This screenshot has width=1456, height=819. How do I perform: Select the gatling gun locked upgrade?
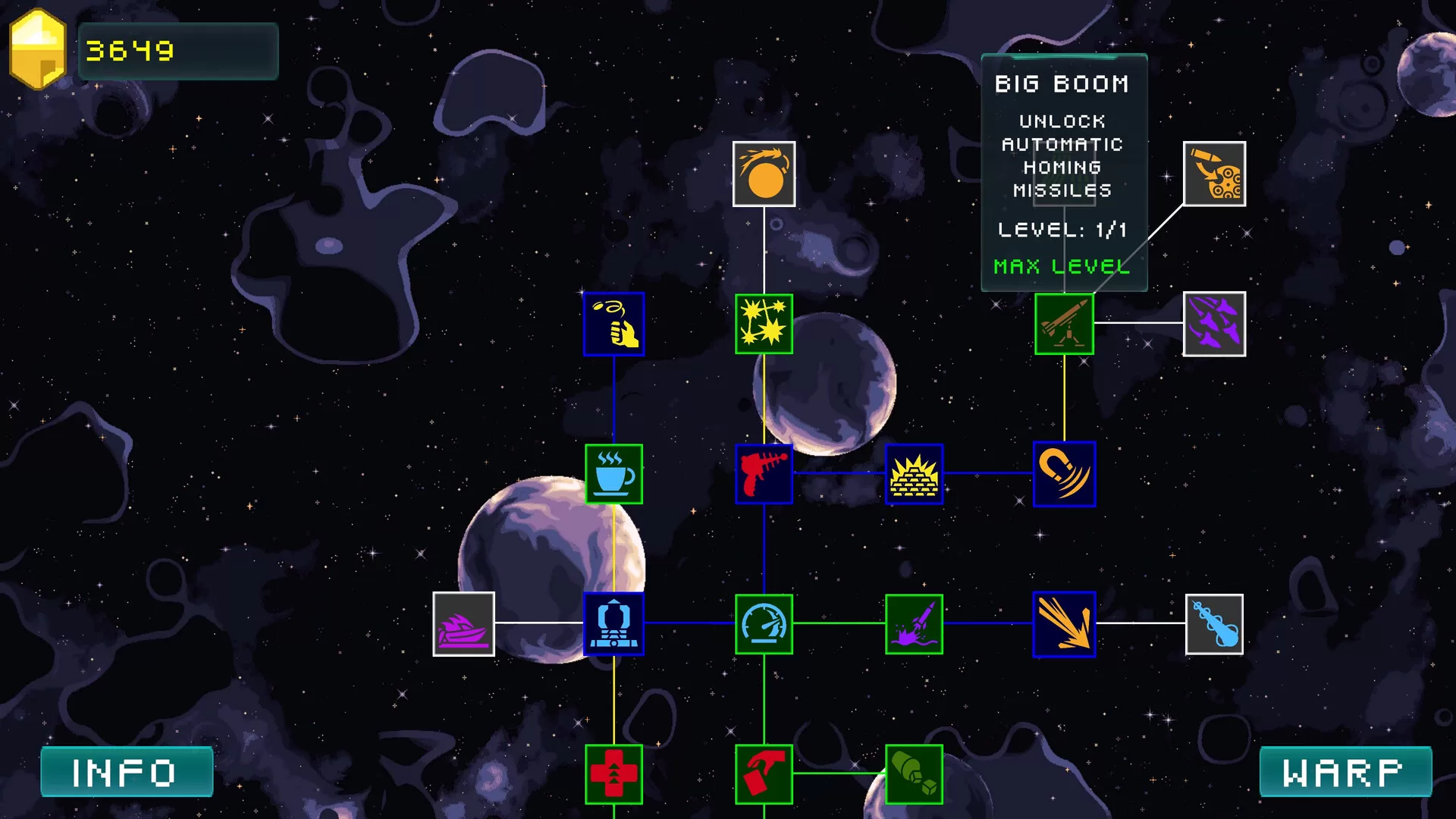(1213, 173)
